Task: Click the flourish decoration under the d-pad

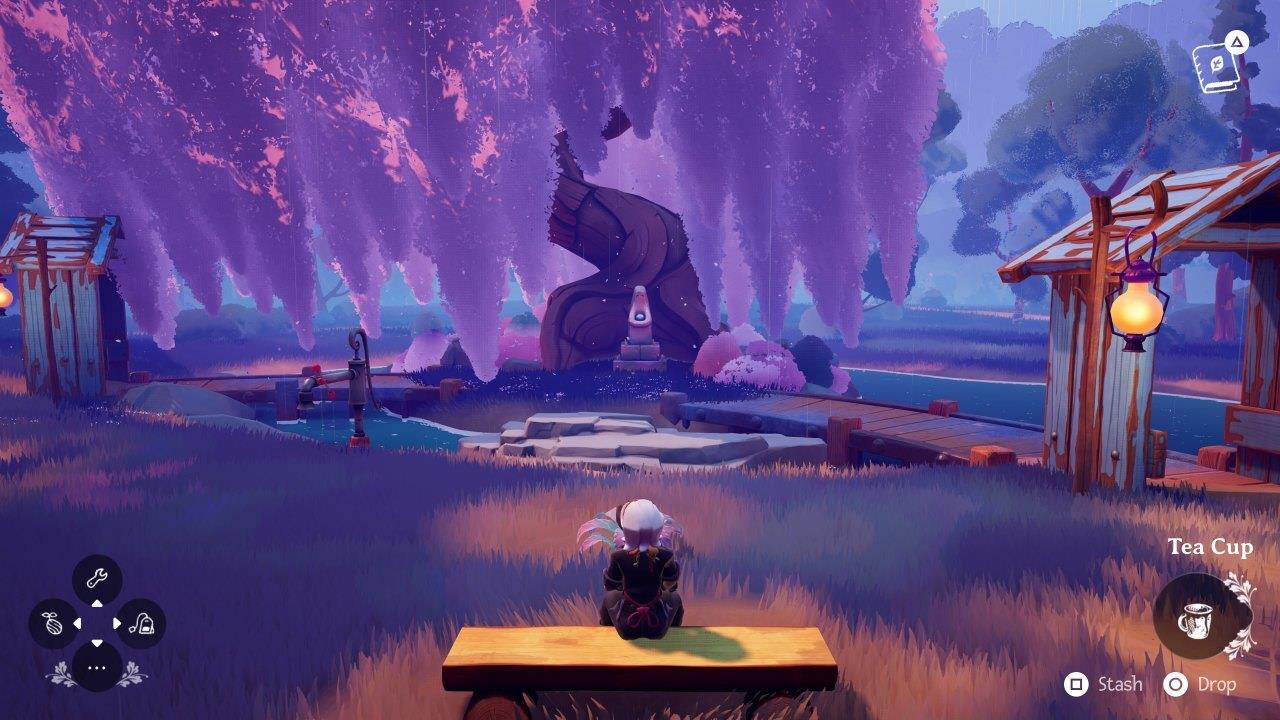Action: click(x=62, y=672)
